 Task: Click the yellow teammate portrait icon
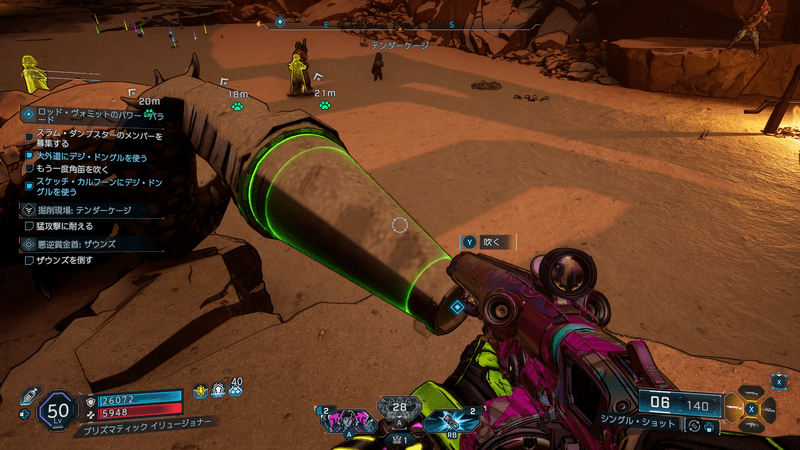[x=32, y=71]
